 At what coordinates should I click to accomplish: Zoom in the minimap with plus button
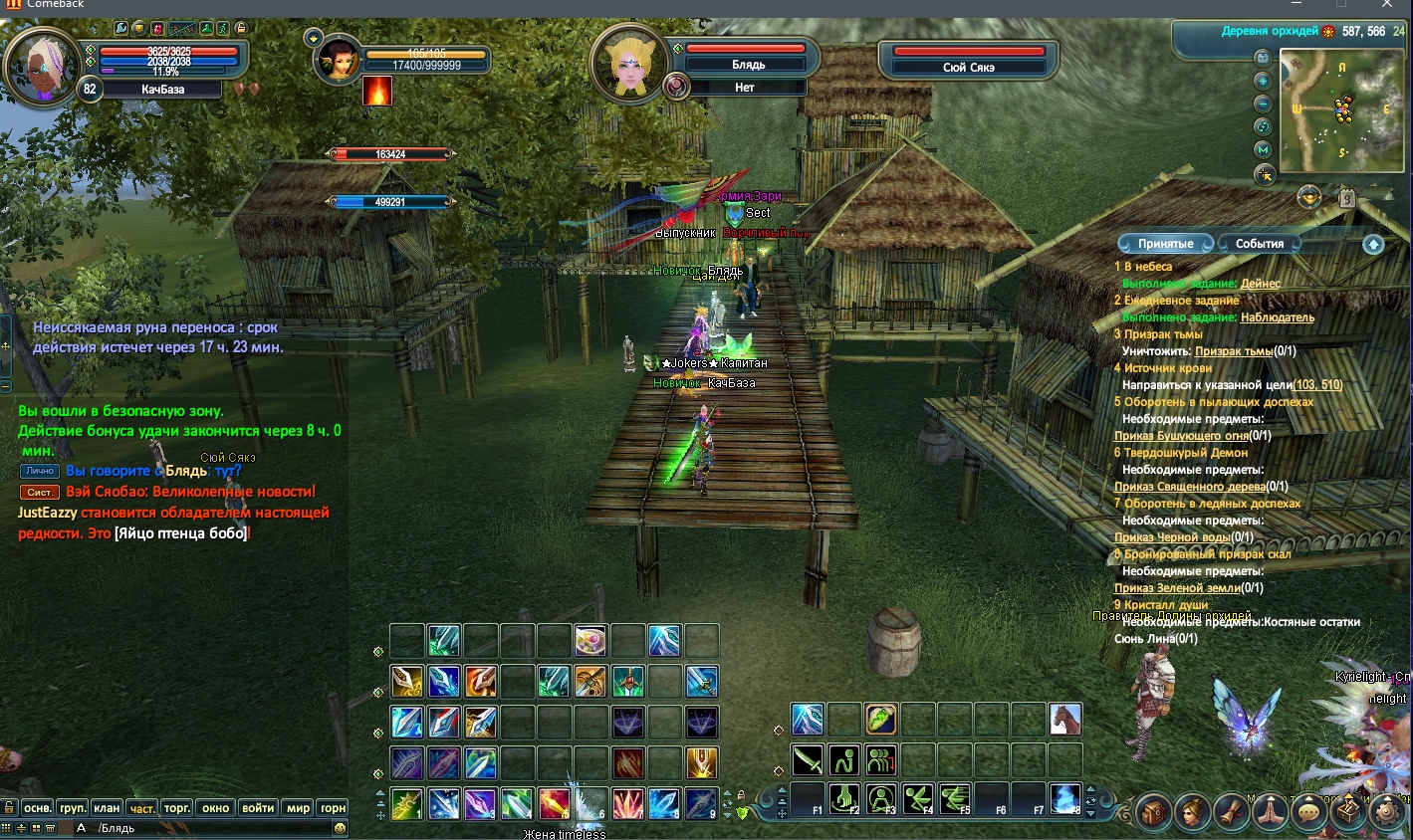1263,81
